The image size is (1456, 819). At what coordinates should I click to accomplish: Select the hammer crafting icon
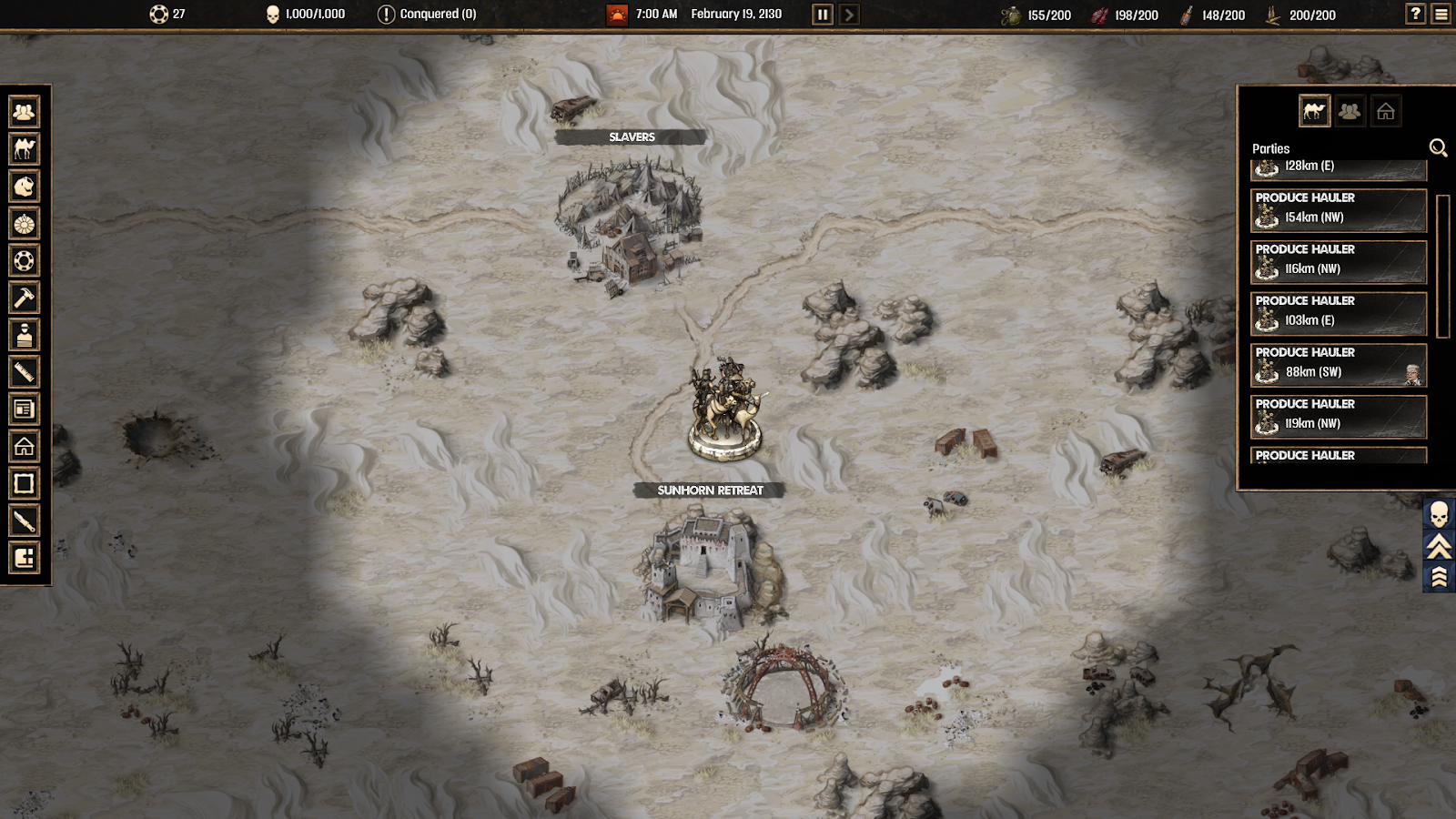25,298
